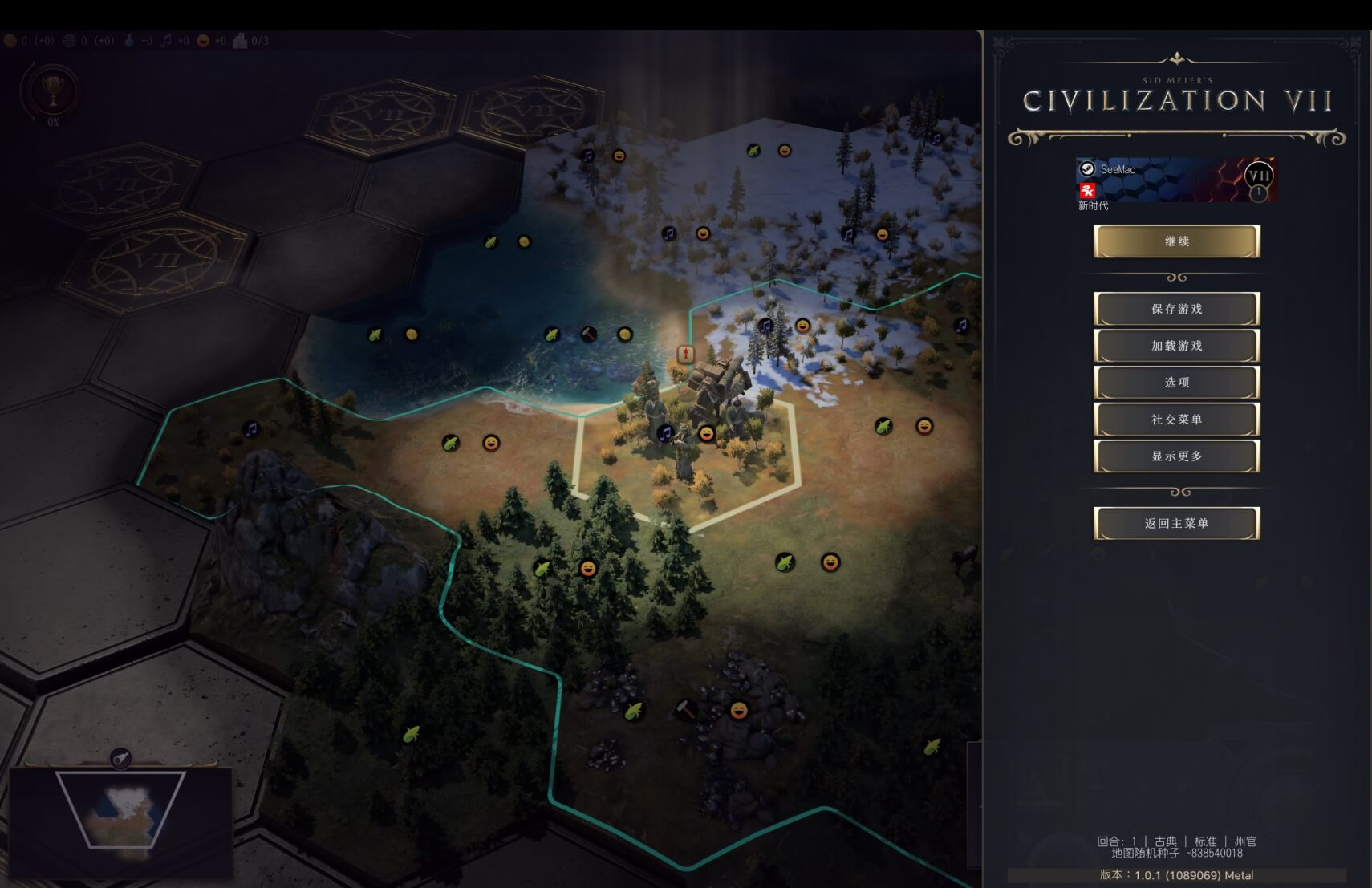1372x888 pixels.
Task: Click 加载游戏 to load a game
Action: [x=1176, y=345]
